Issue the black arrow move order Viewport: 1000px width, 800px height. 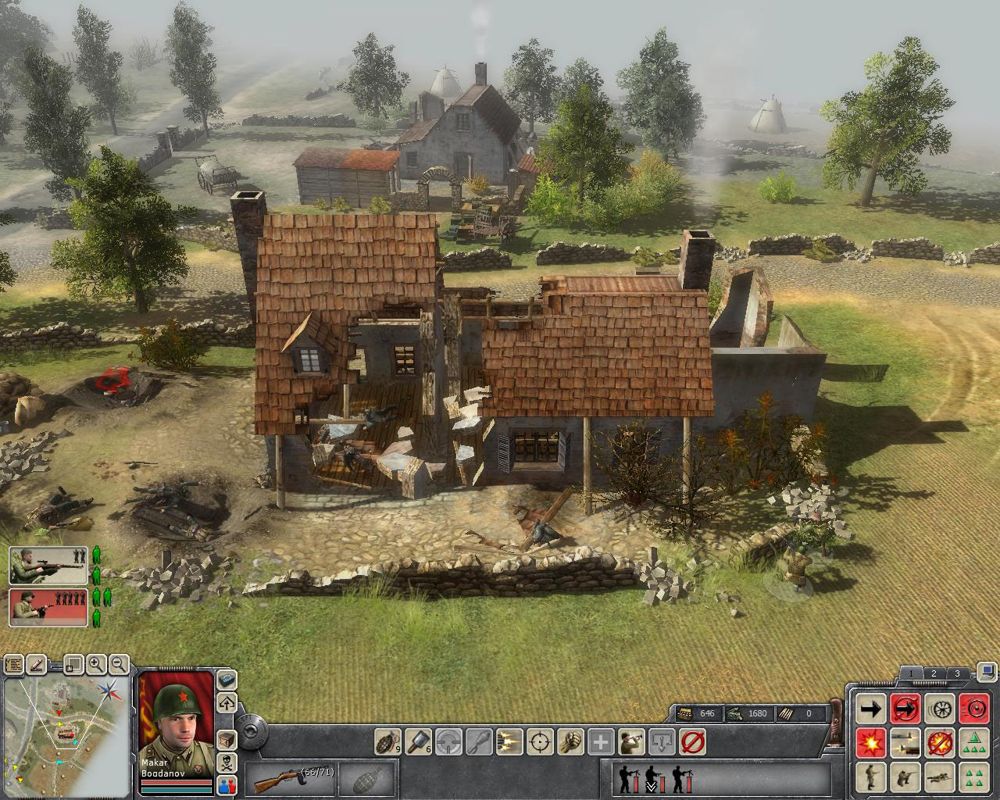[x=871, y=709]
